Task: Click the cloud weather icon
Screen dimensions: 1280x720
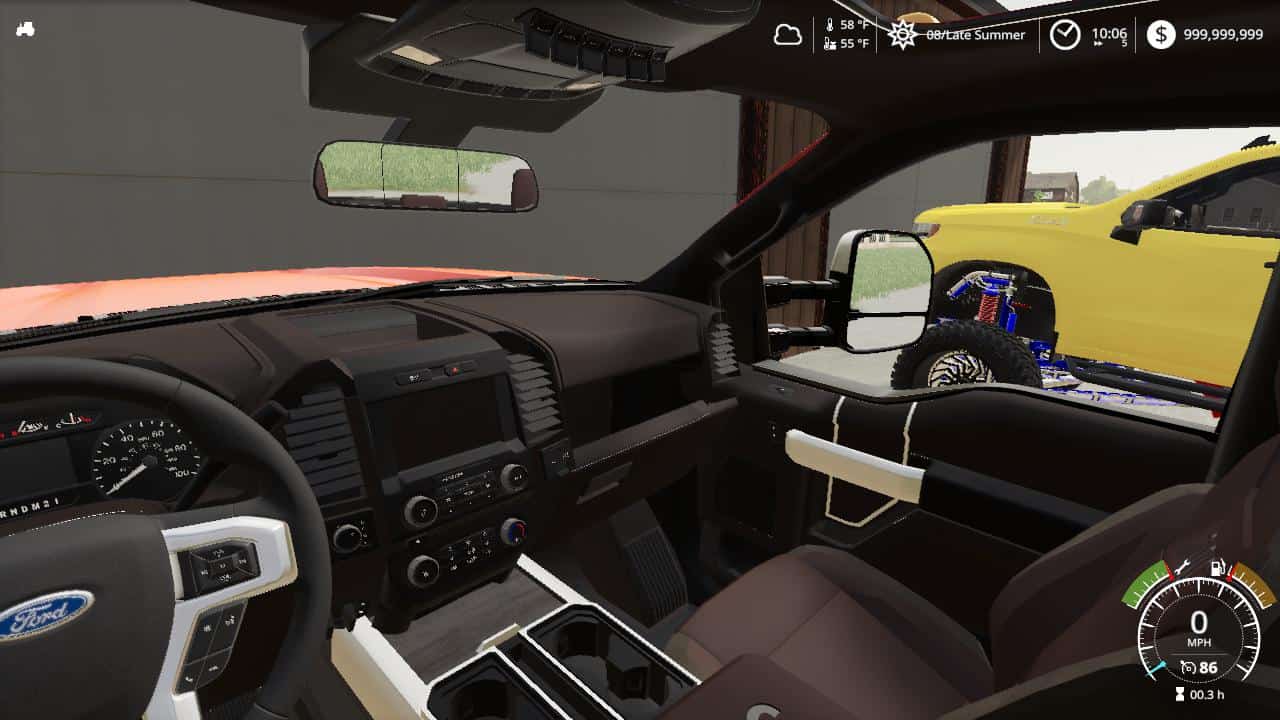Action: [x=789, y=34]
